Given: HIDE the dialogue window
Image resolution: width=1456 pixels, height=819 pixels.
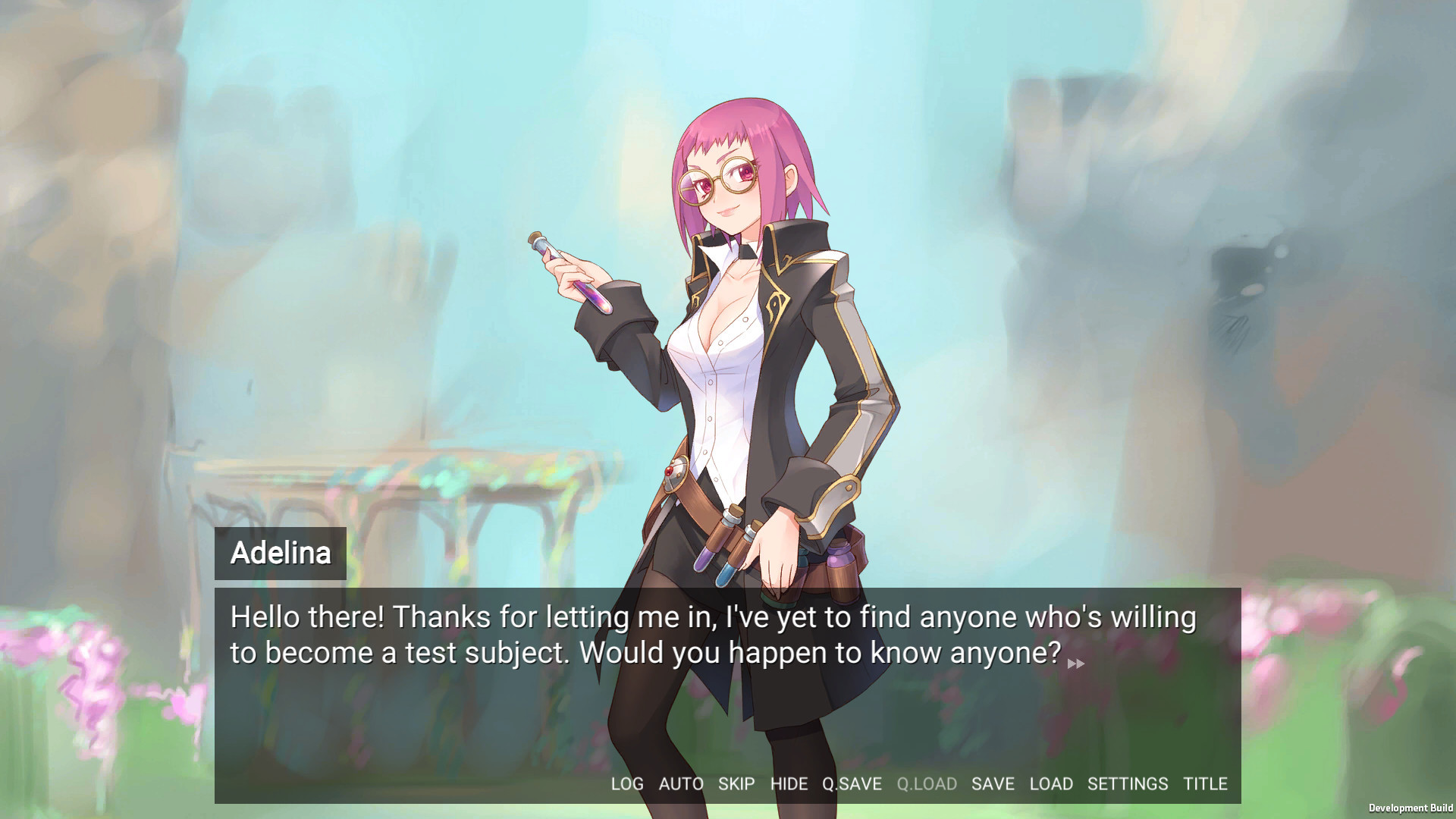Looking at the screenshot, I should point(789,784).
